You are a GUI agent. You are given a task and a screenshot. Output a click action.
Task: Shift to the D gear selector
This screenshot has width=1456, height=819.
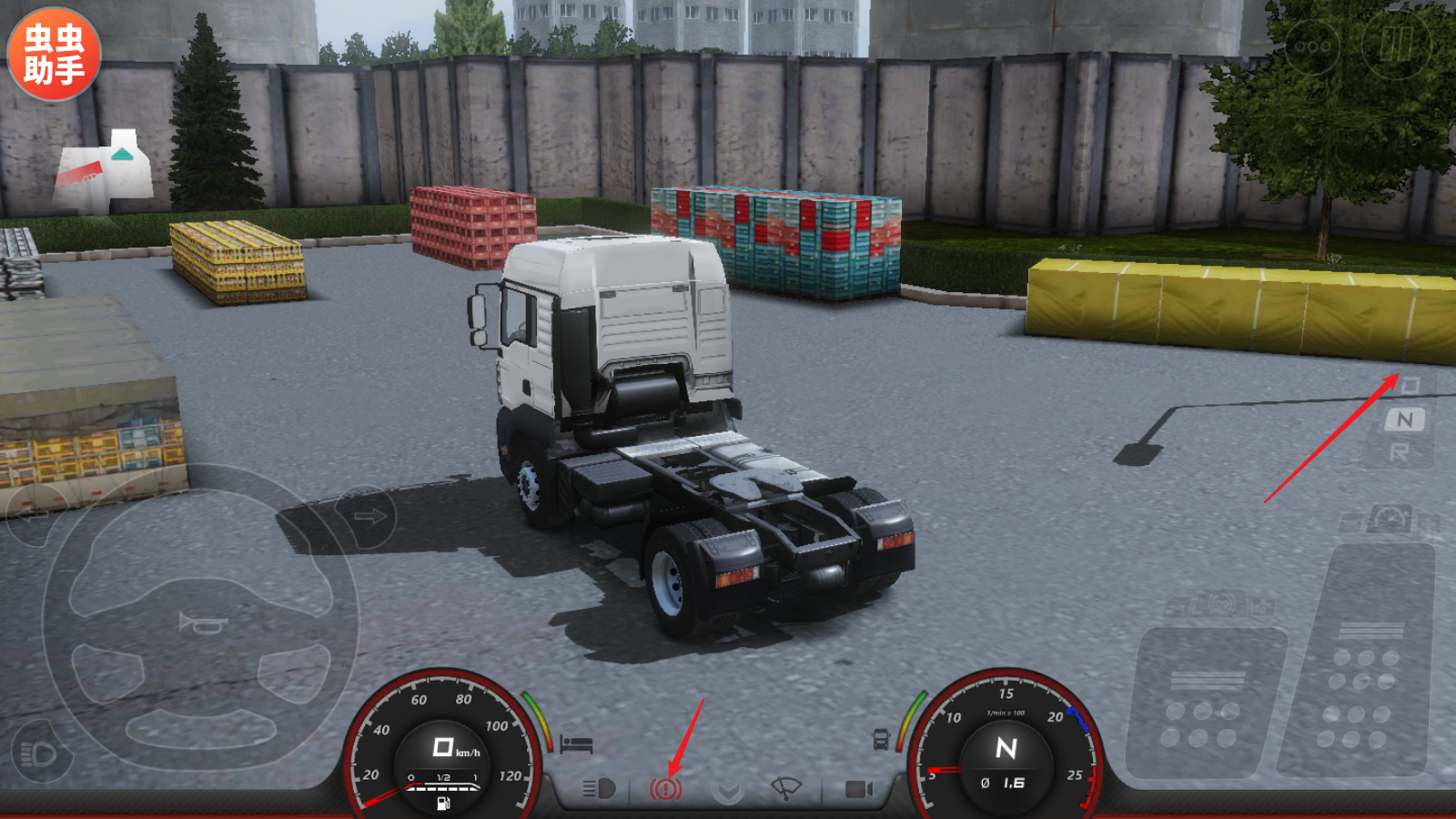coord(1409,386)
